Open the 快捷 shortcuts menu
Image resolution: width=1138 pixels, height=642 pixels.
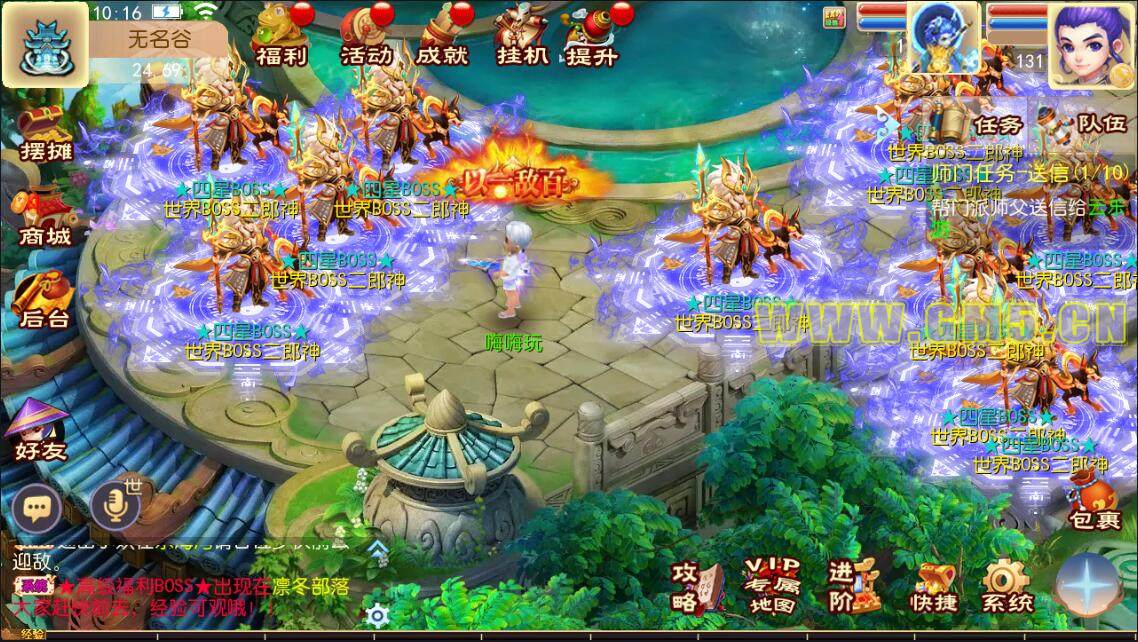pyautogui.click(x=933, y=588)
